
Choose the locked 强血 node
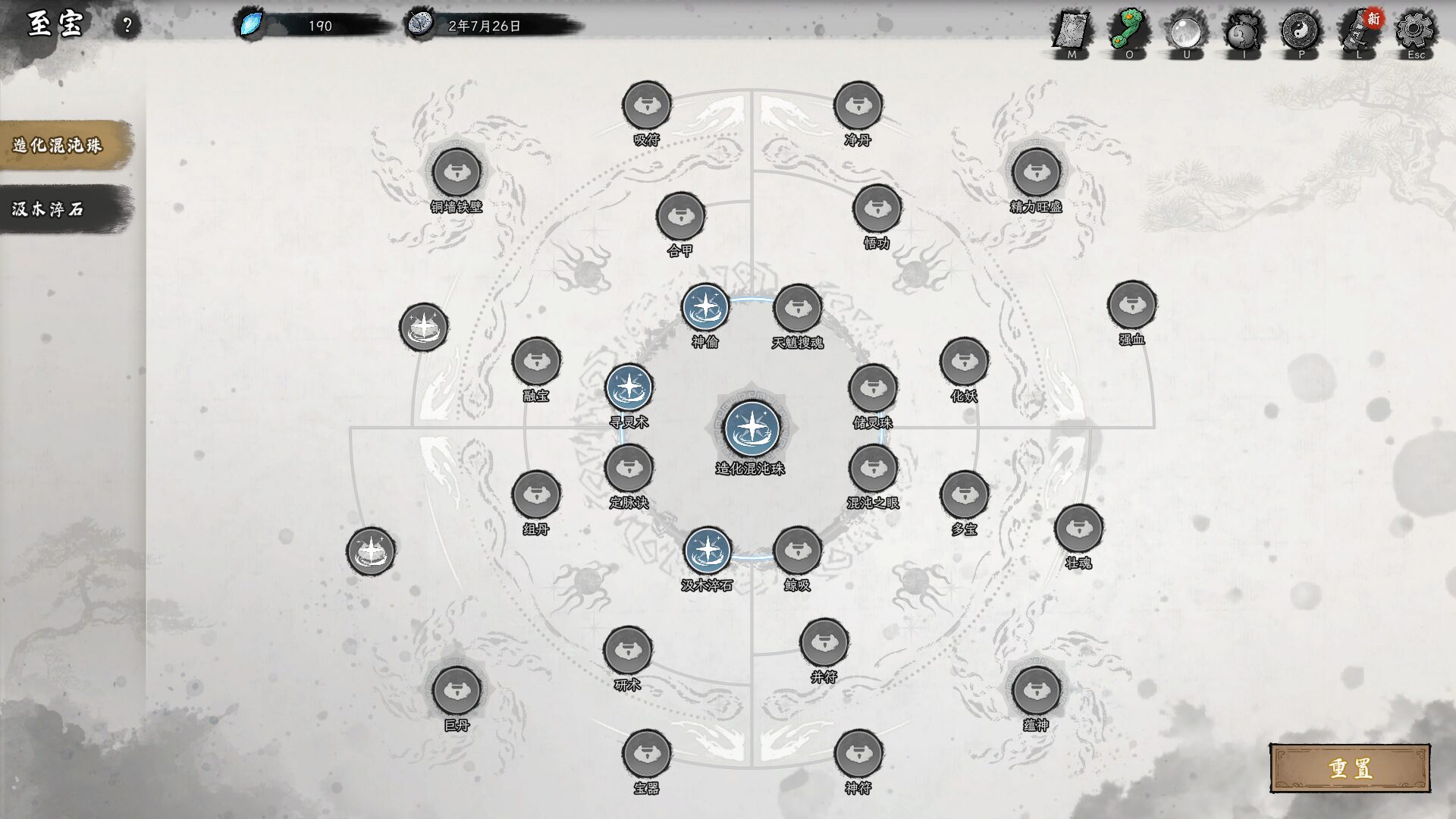click(x=1131, y=305)
